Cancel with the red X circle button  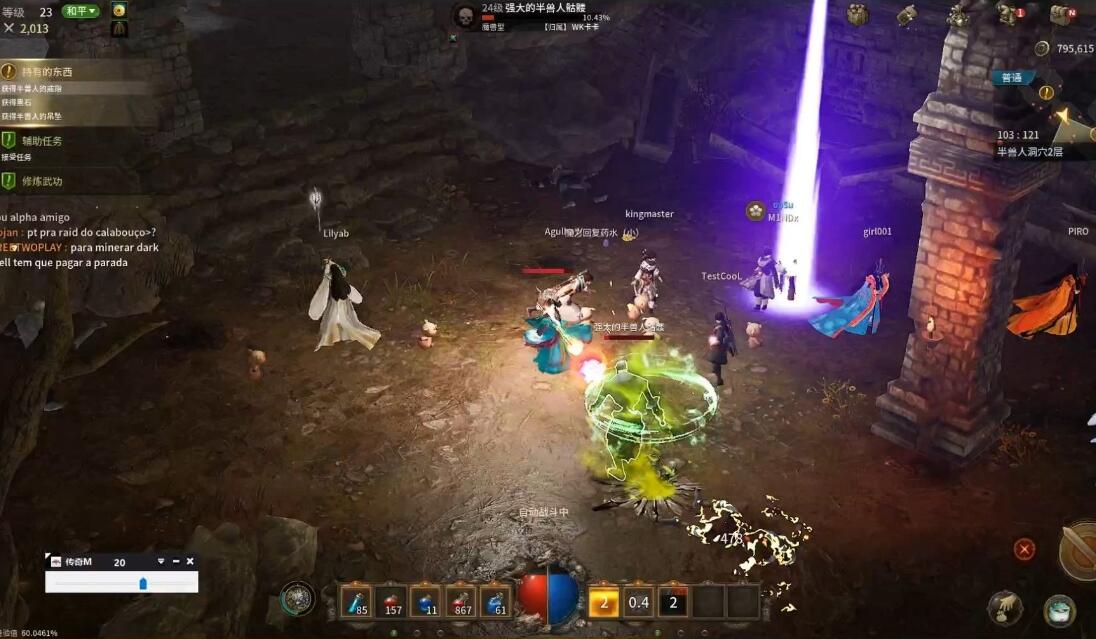click(x=1024, y=549)
